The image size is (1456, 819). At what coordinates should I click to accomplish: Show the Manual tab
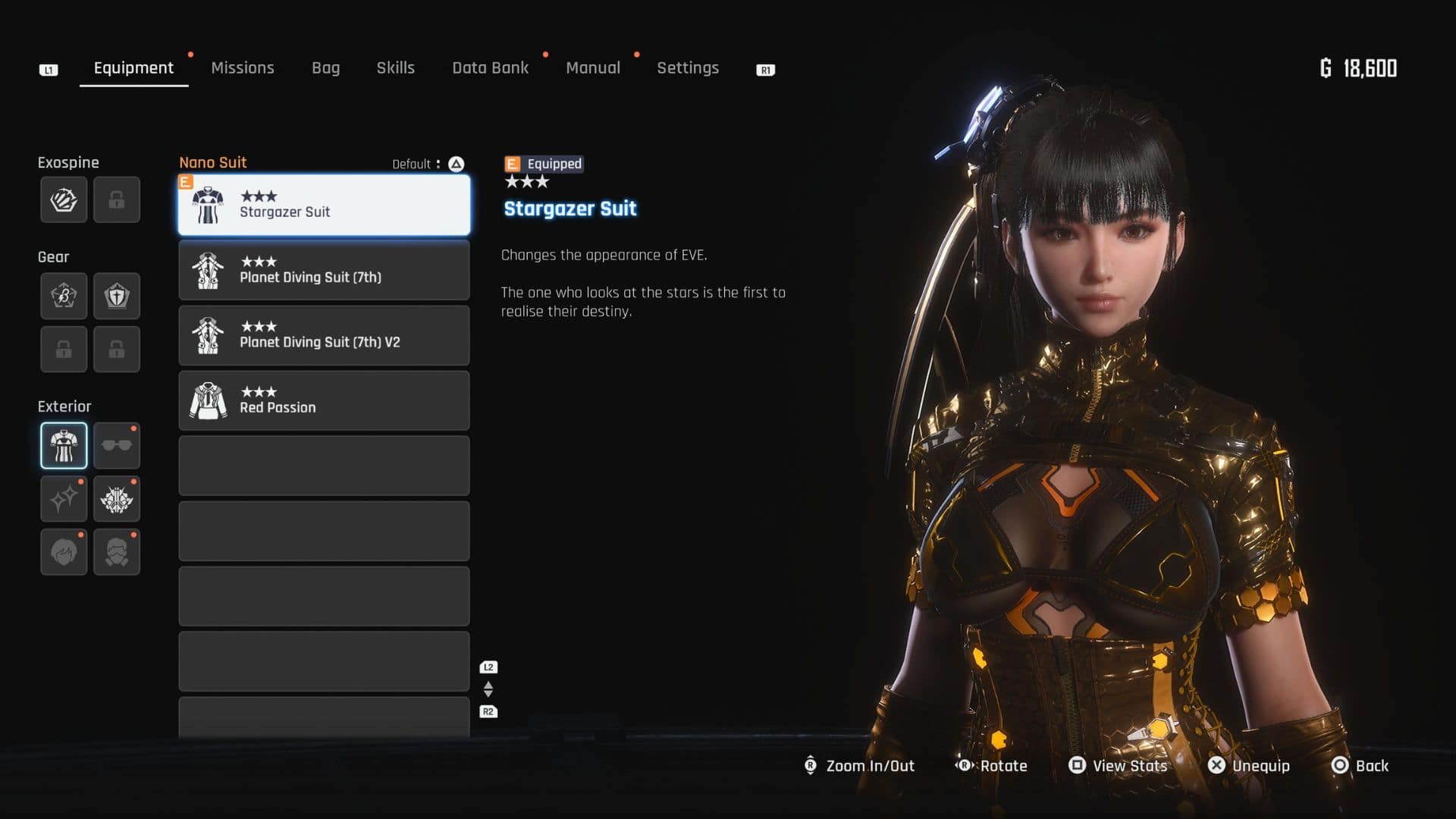[x=592, y=68]
